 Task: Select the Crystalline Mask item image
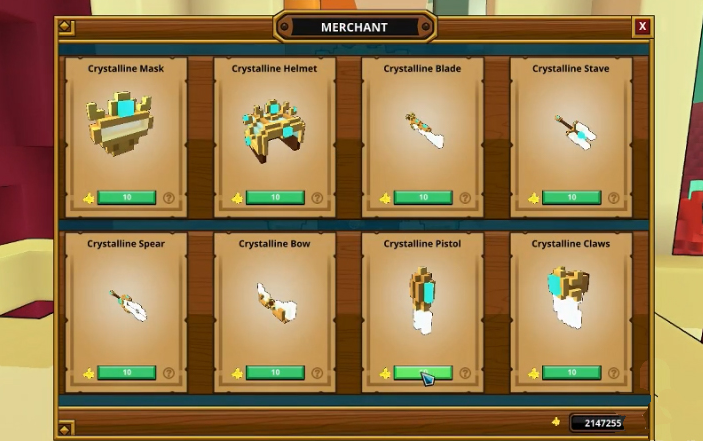[x=126, y=121]
